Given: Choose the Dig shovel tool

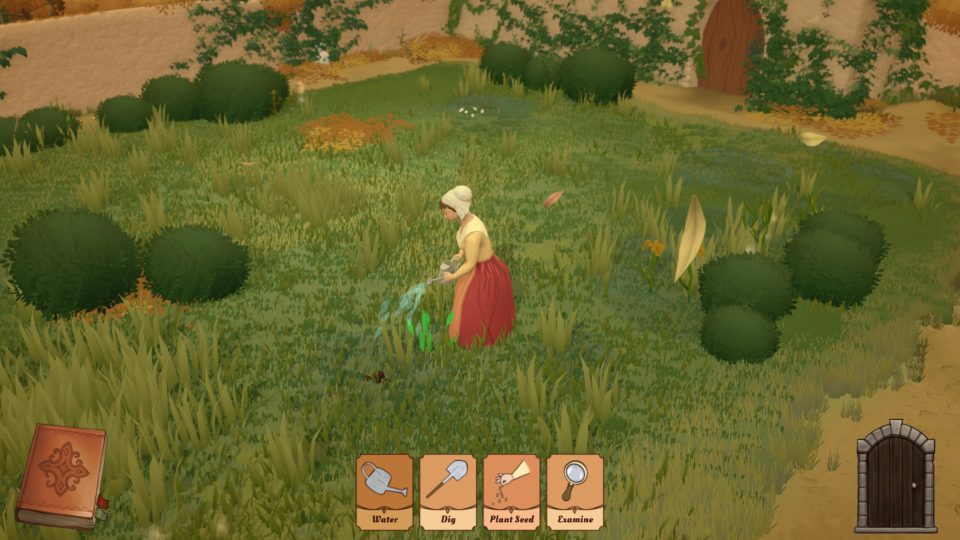Looking at the screenshot, I should pyautogui.click(x=447, y=490).
